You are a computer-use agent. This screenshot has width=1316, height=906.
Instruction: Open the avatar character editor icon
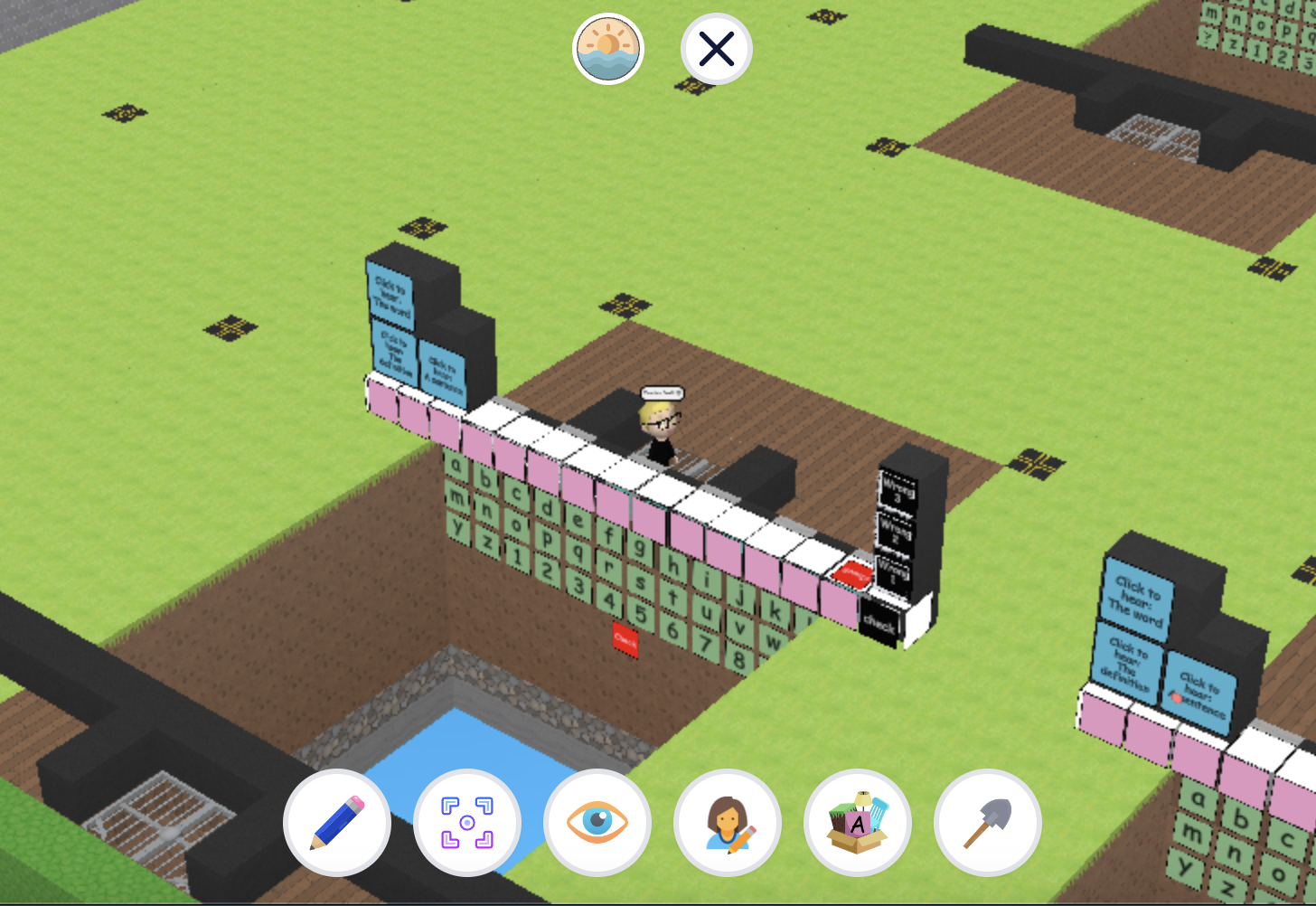[x=728, y=822]
